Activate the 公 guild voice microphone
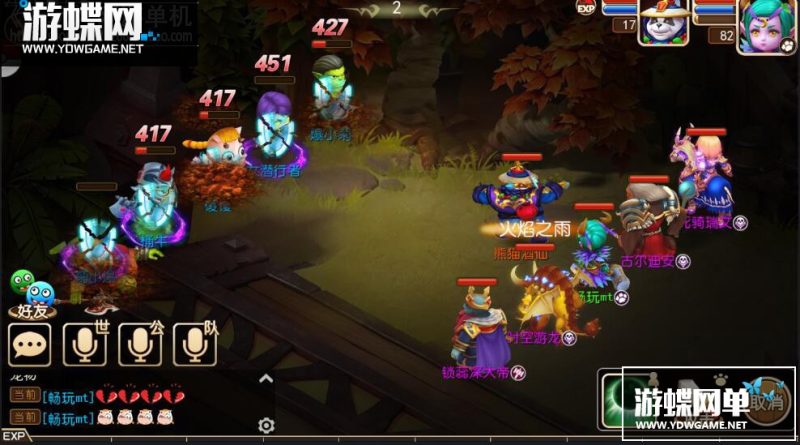The height and width of the screenshot is (445, 800). click(x=140, y=345)
